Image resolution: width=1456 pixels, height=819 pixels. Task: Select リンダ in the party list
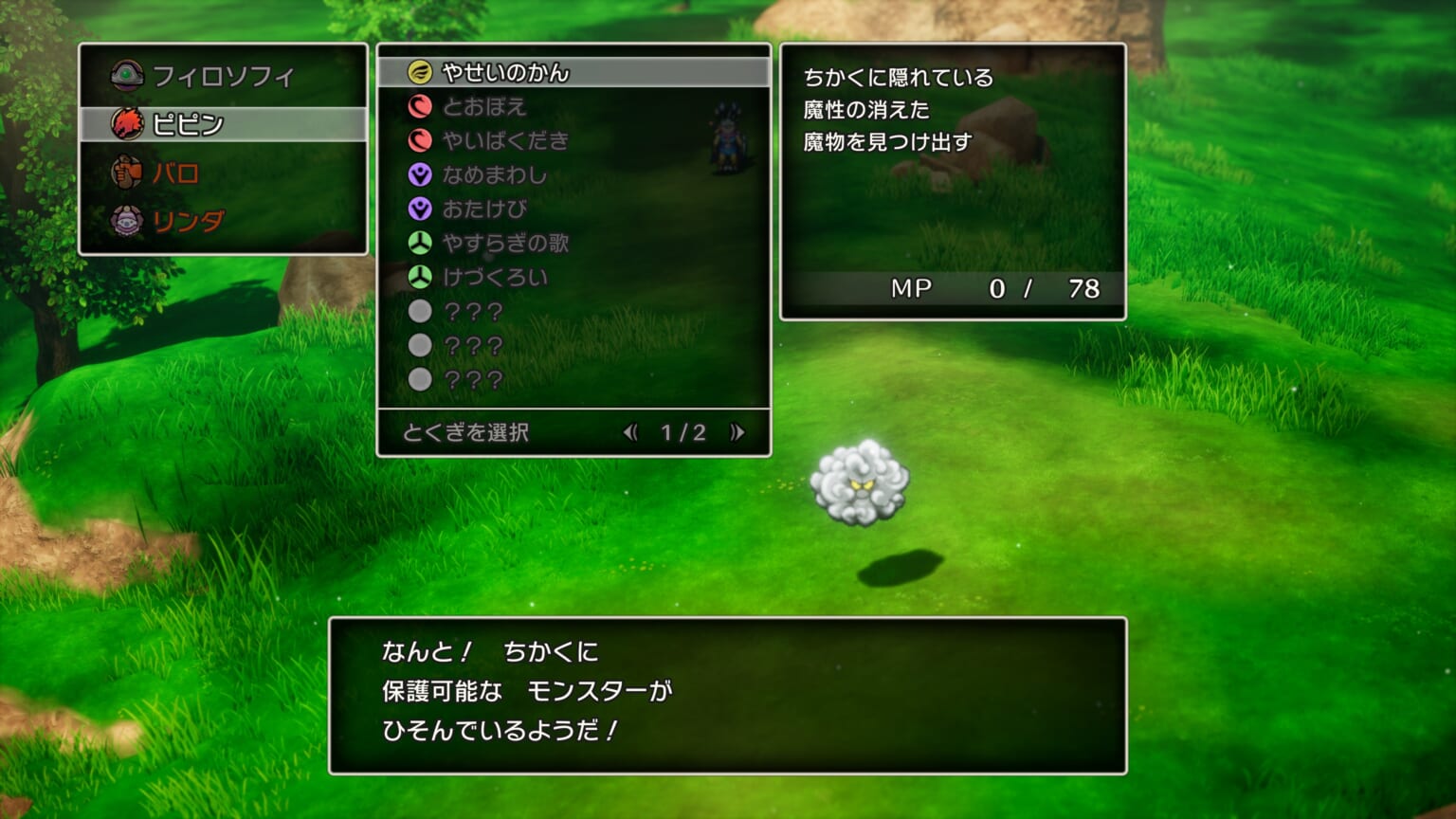point(190,220)
